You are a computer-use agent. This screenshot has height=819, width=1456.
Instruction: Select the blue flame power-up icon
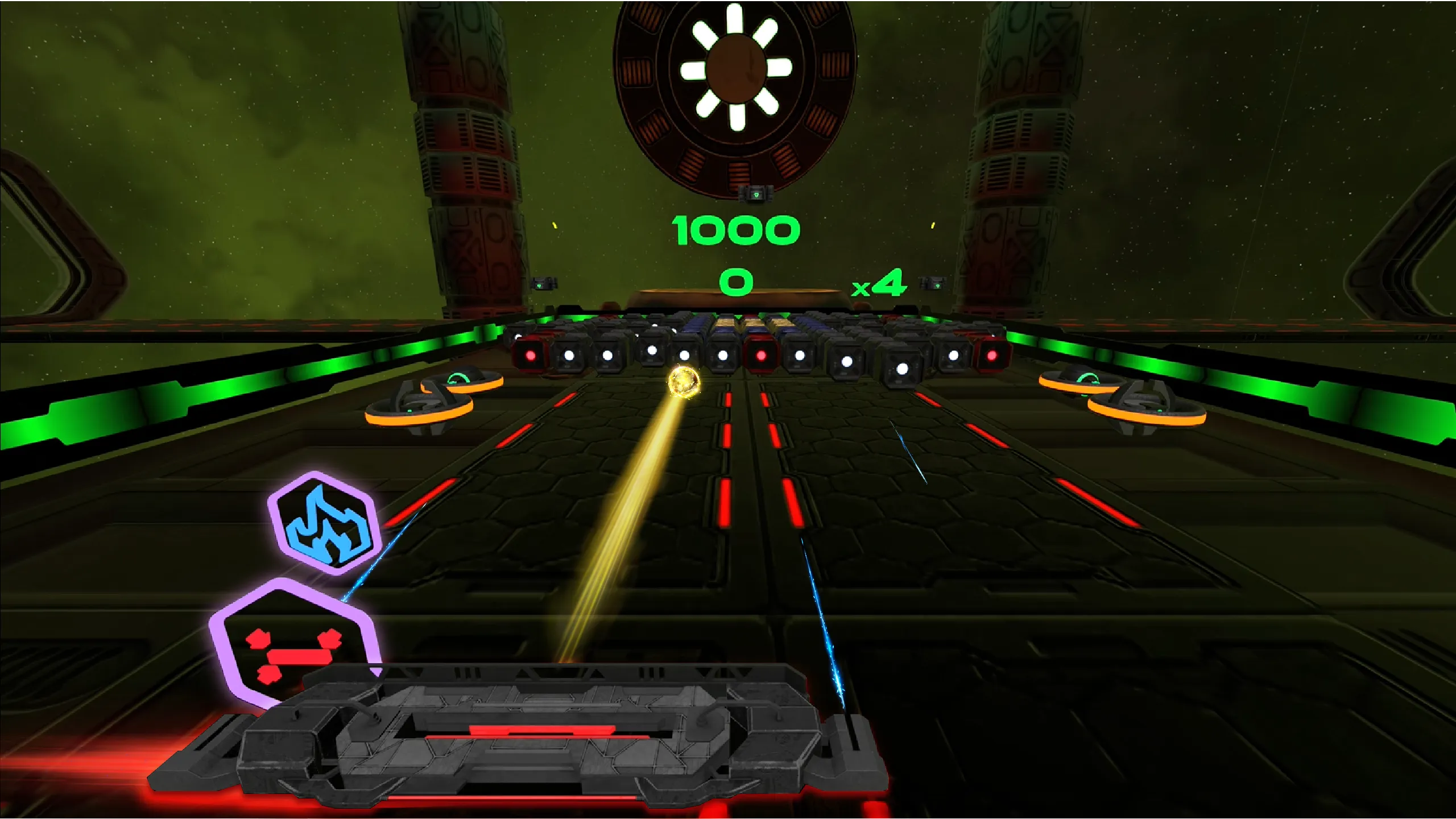(x=323, y=524)
